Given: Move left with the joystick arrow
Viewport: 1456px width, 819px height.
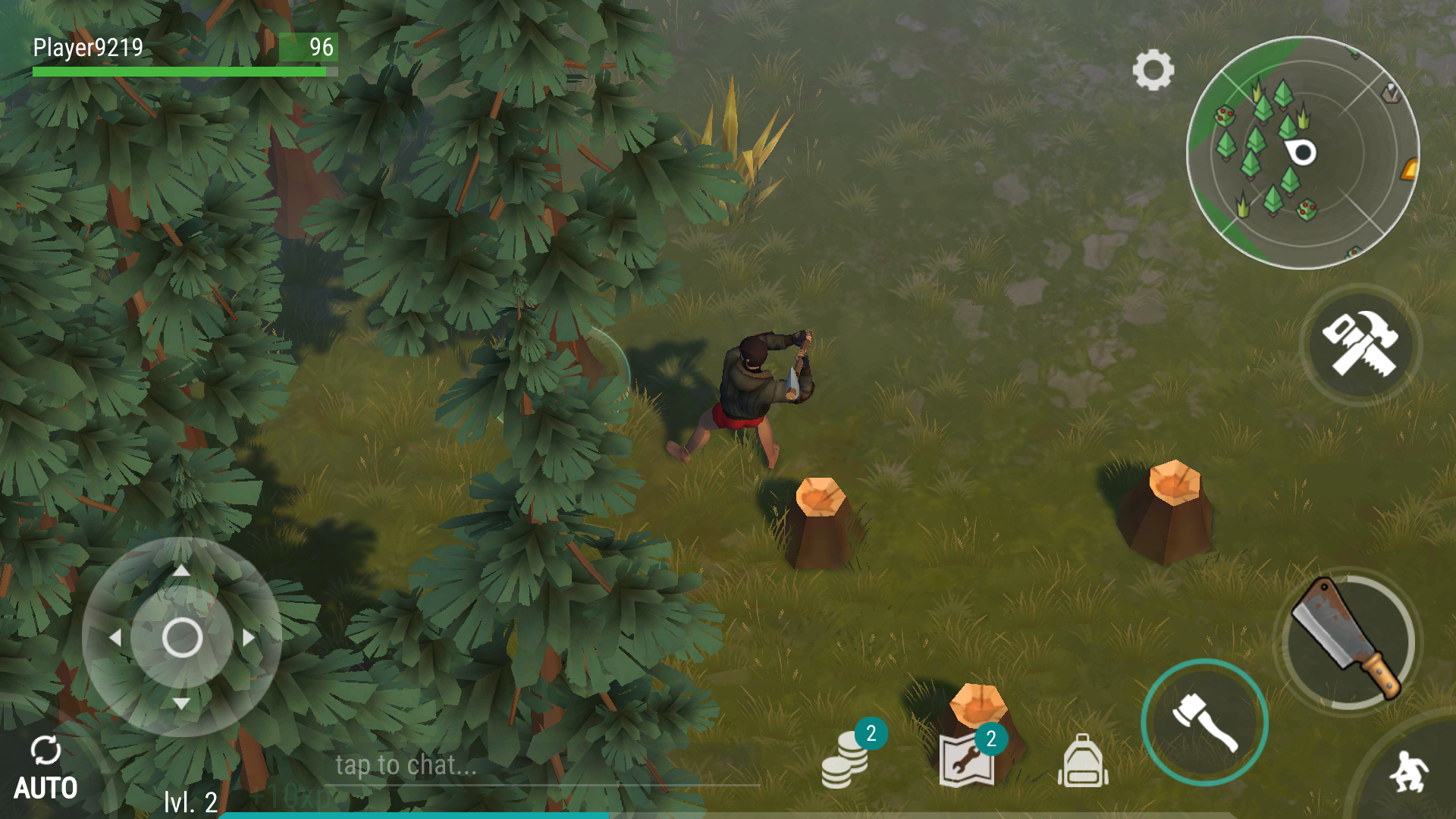Looking at the screenshot, I should tap(115, 638).
